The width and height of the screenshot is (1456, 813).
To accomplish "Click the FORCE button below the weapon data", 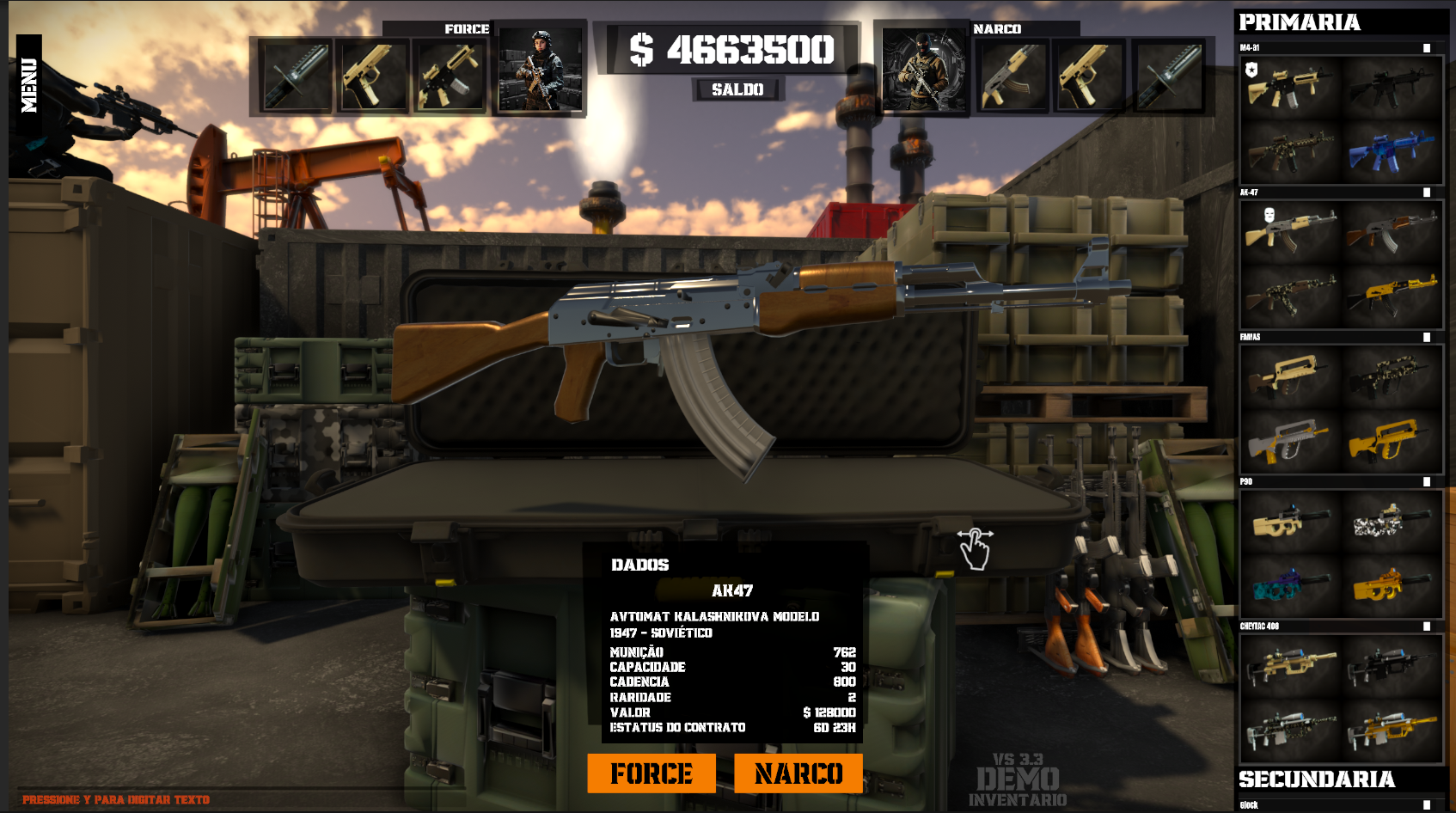I will pos(650,773).
